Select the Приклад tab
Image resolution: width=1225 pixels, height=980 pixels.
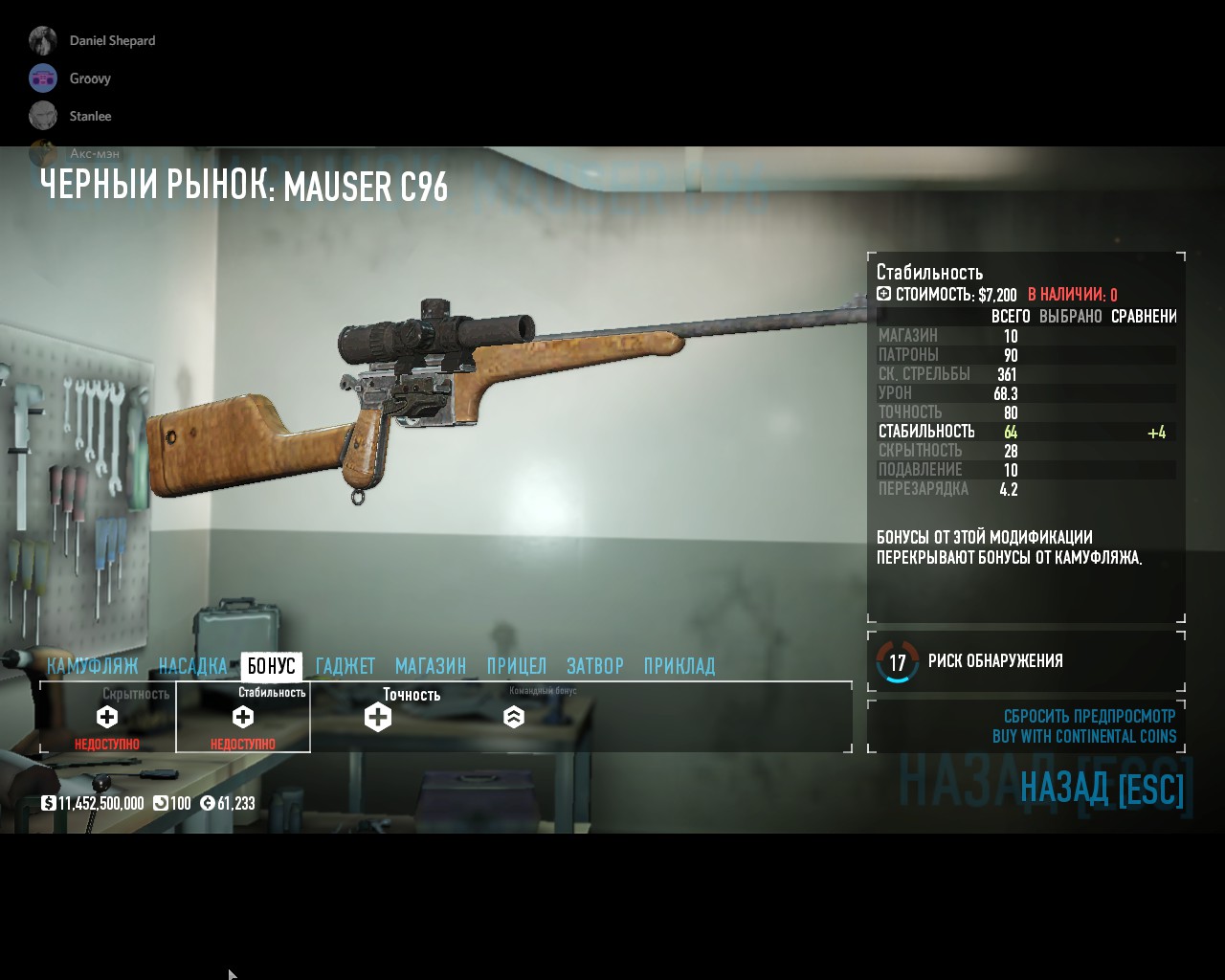pos(679,666)
